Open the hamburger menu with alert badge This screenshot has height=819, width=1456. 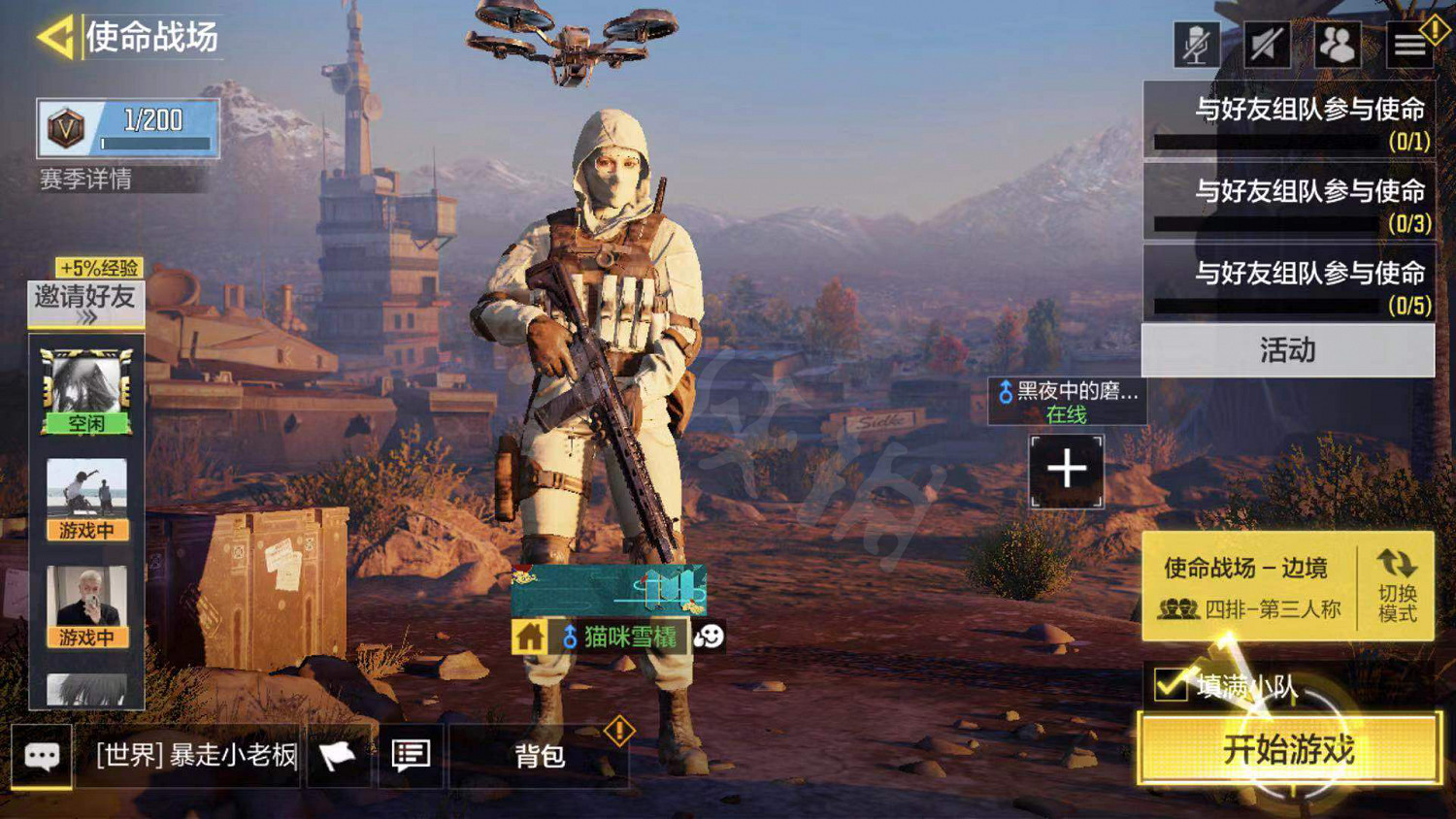pos(1409,44)
